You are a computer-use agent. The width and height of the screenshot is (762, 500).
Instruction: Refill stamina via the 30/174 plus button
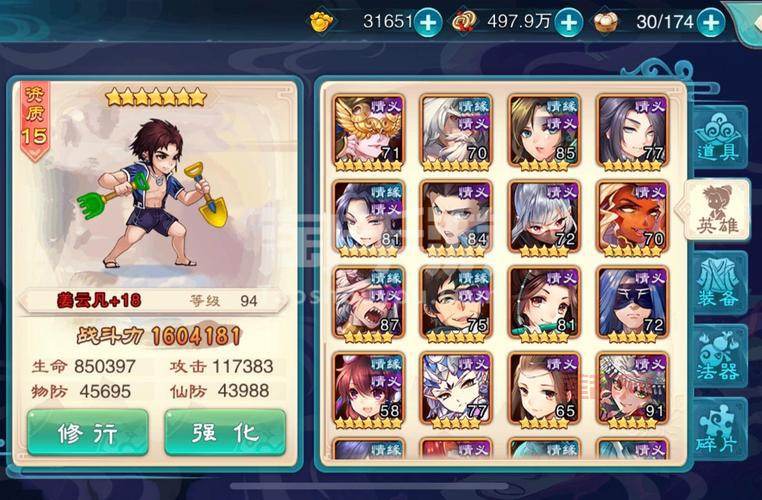(709, 21)
